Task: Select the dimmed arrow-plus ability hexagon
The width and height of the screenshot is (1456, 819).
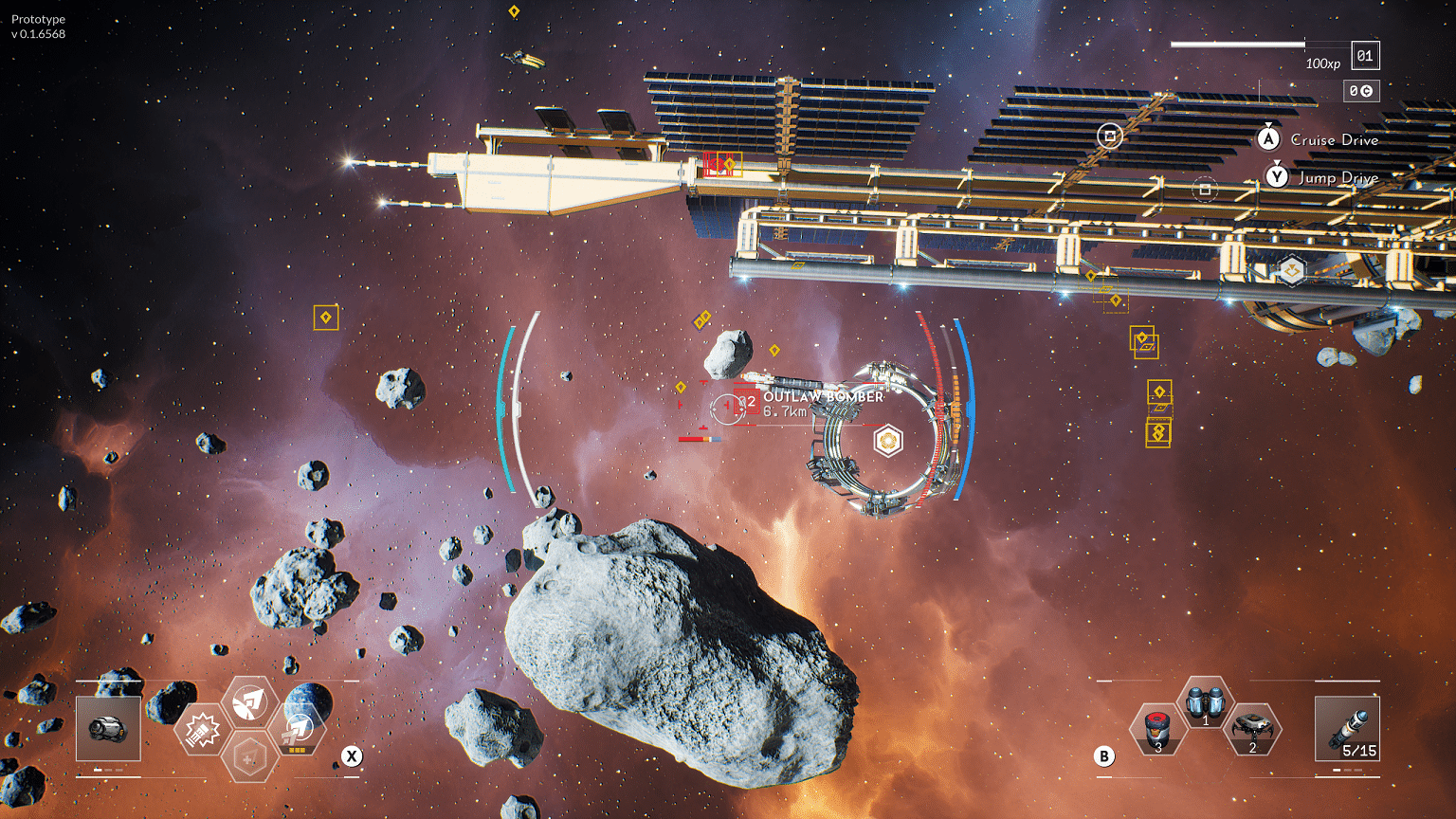Action: pos(249,758)
